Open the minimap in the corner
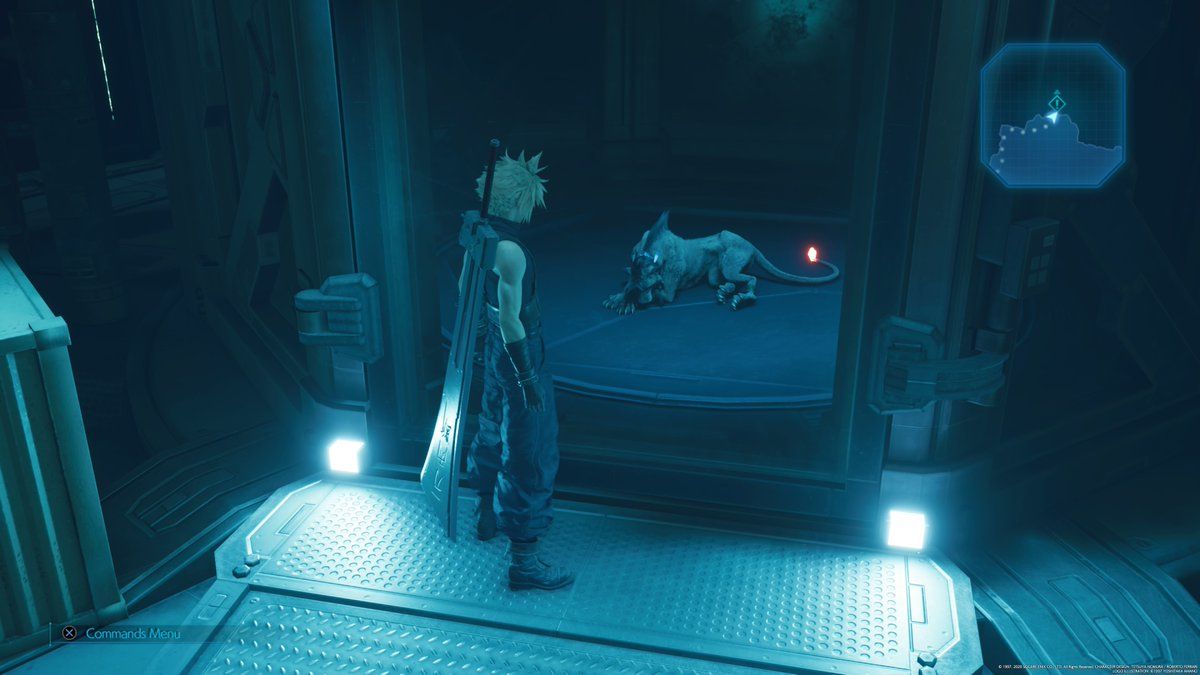This screenshot has height=675, width=1200. tap(1053, 116)
